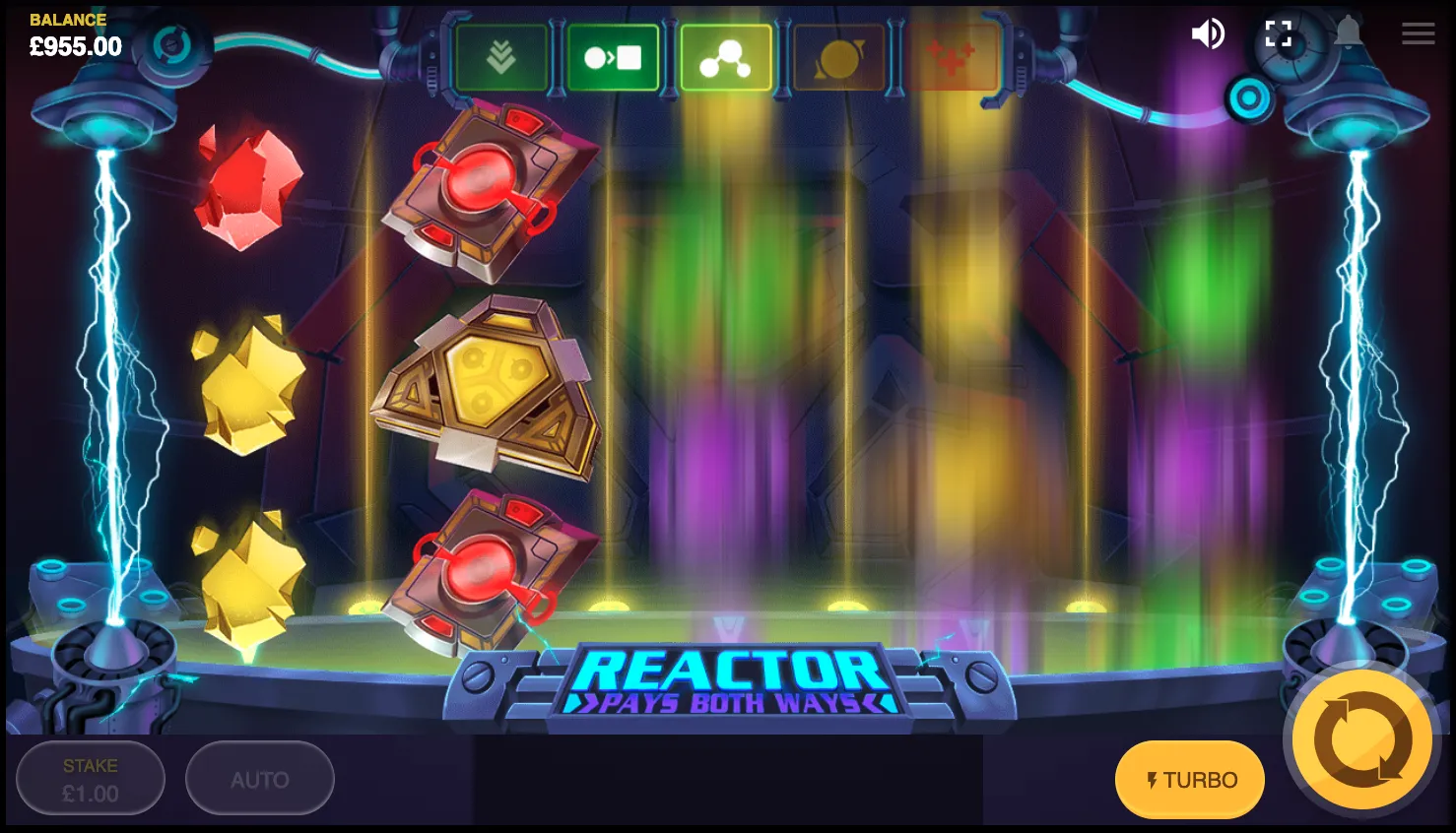Enable TURBO spin mode
The width and height of the screenshot is (1456, 833).
(x=1189, y=779)
